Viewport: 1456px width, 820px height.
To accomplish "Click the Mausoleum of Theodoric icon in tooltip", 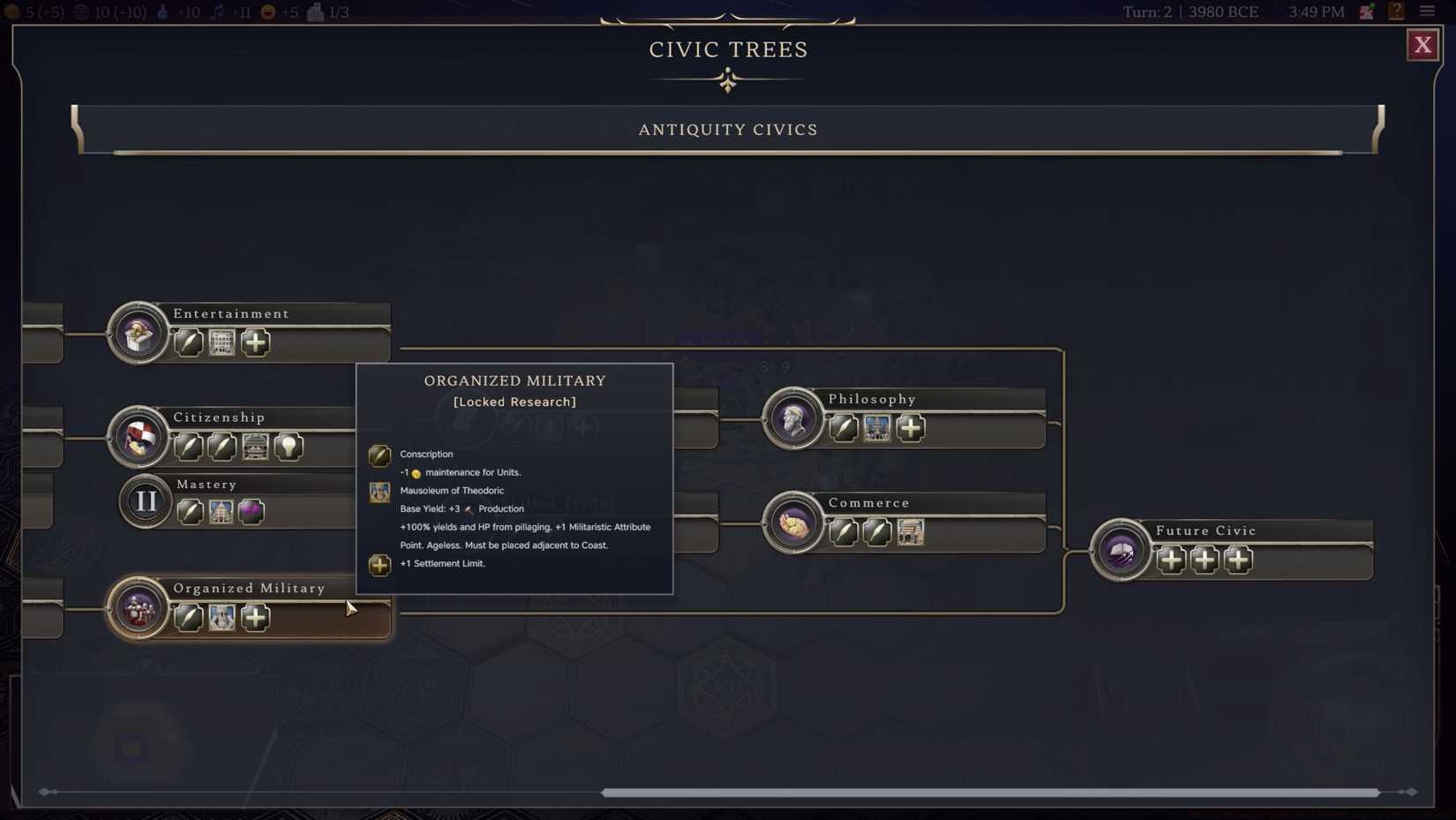I will [x=379, y=493].
